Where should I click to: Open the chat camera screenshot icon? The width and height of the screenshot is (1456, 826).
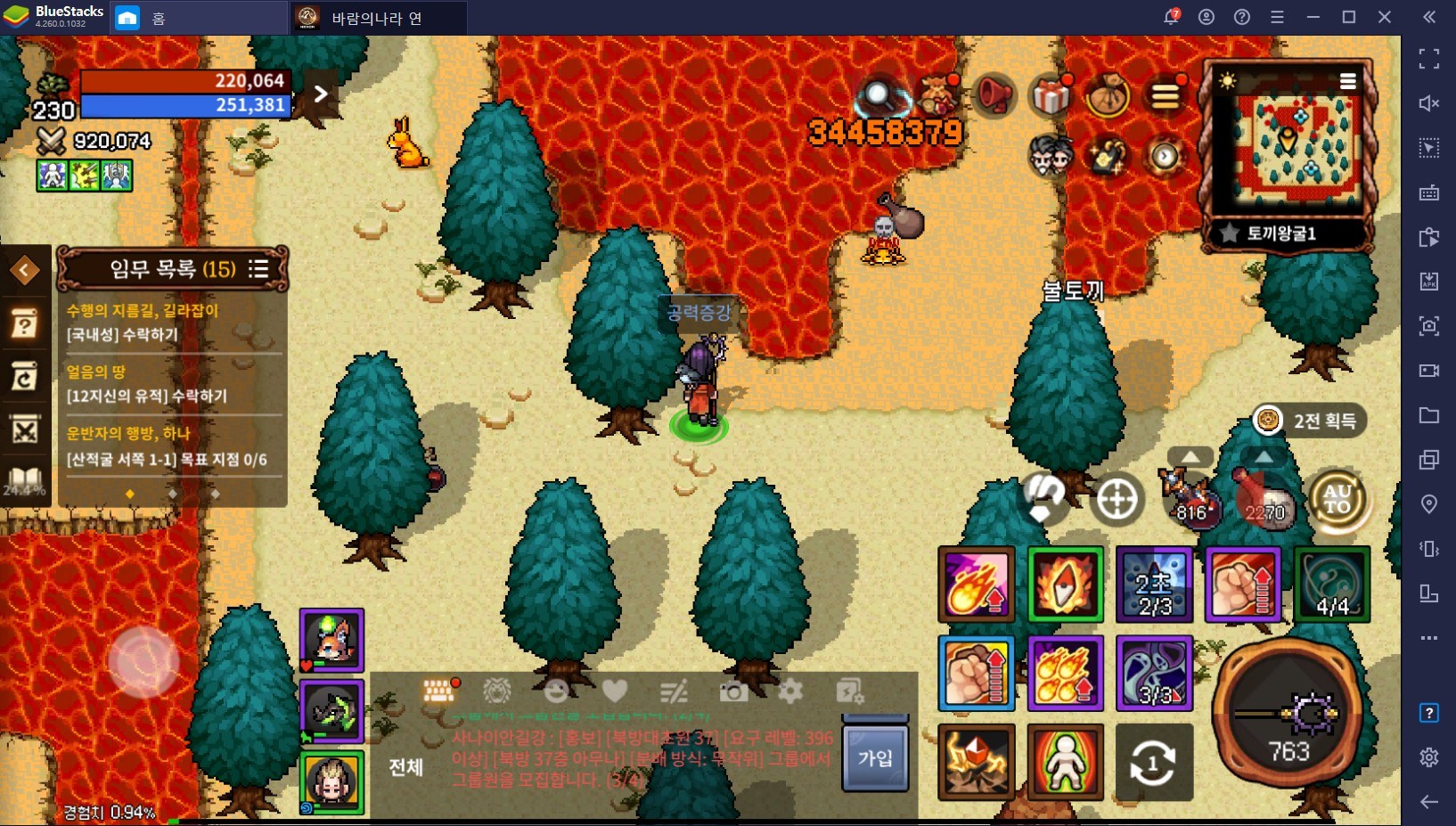[x=733, y=691]
